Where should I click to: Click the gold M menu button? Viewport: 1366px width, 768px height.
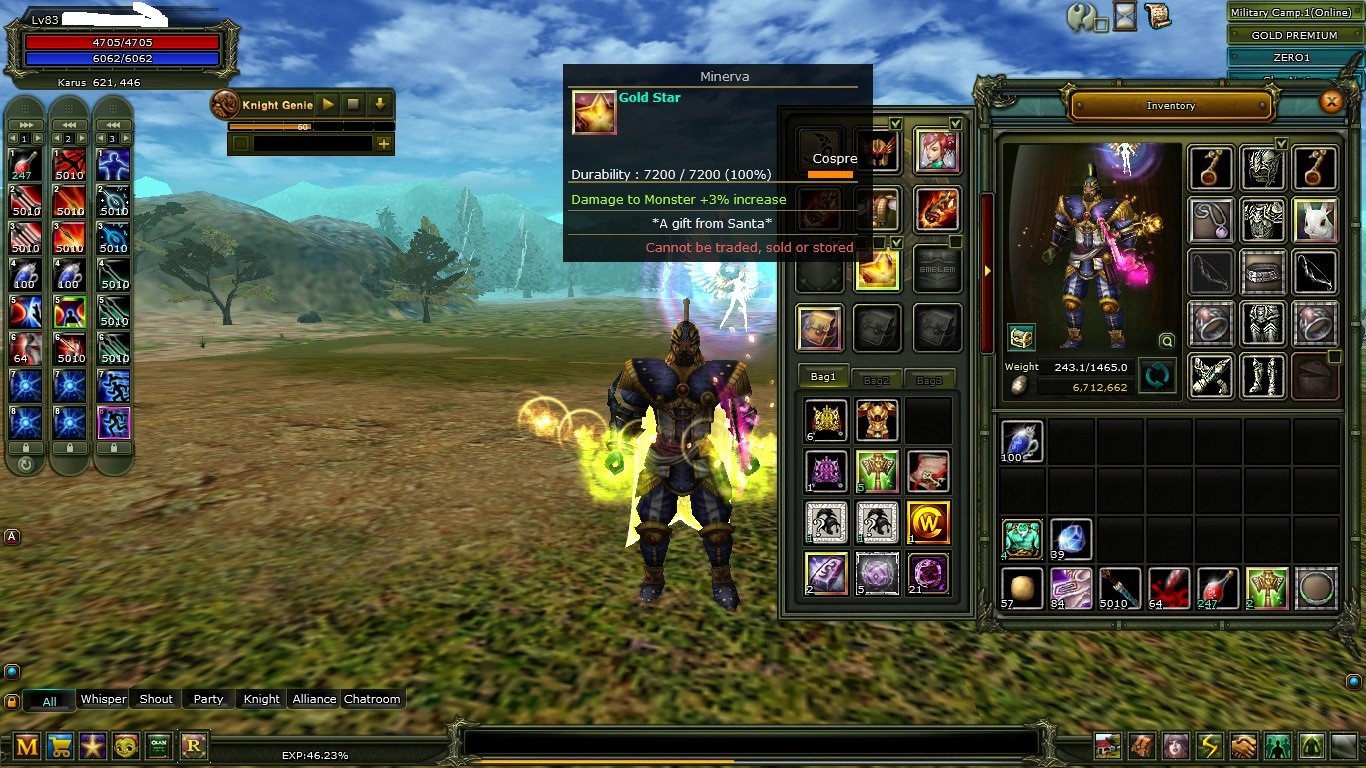(x=27, y=746)
